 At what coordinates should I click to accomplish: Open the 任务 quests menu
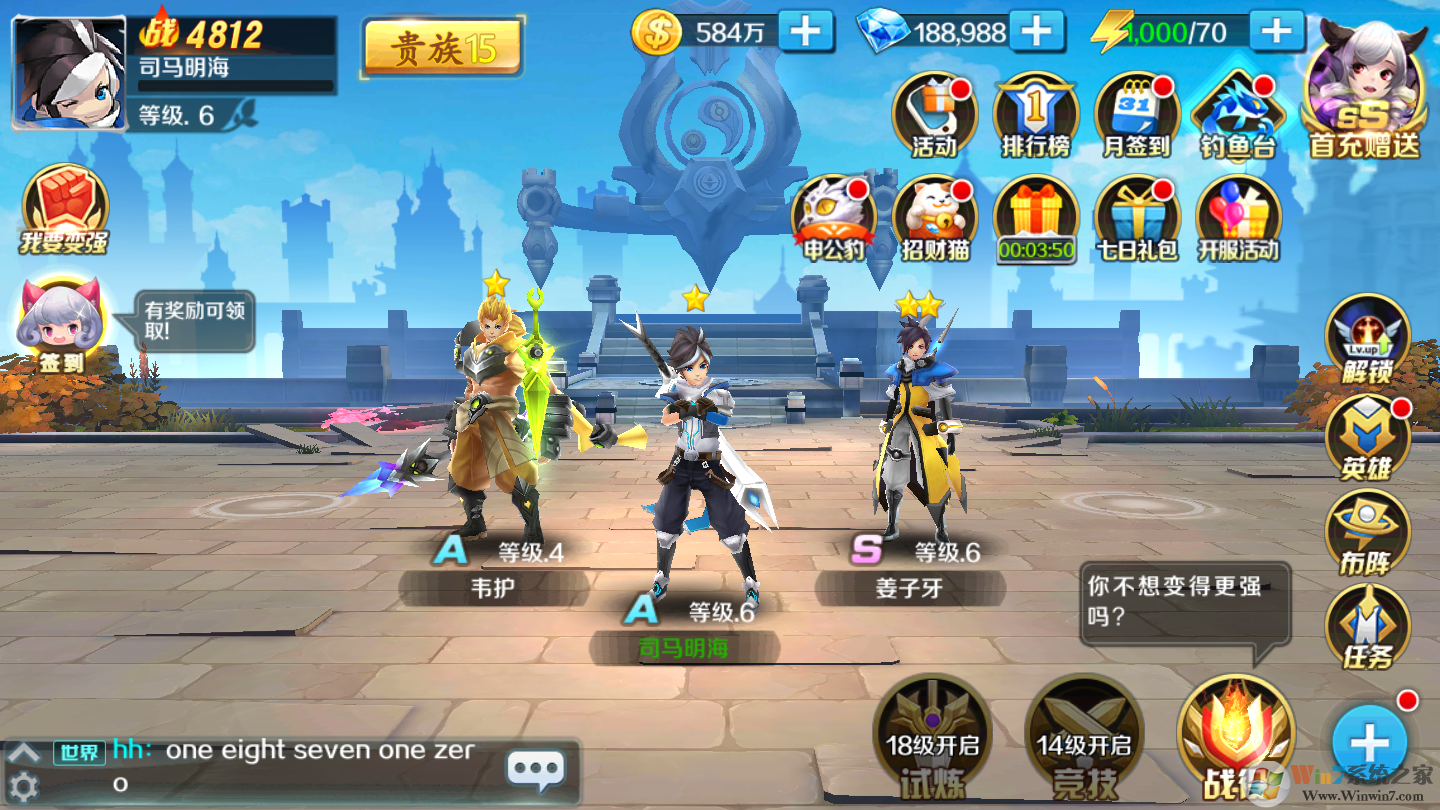coord(1367,627)
